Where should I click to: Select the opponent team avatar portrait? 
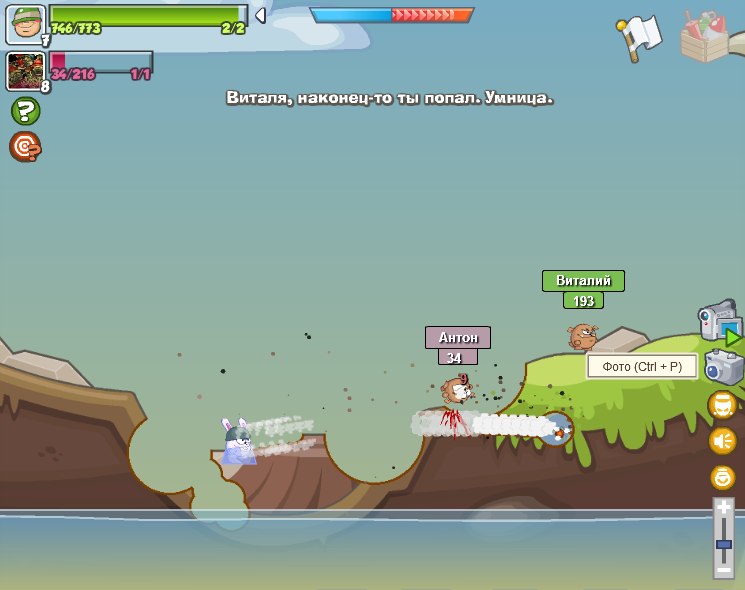pyautogui.click(x=25, y=71)
